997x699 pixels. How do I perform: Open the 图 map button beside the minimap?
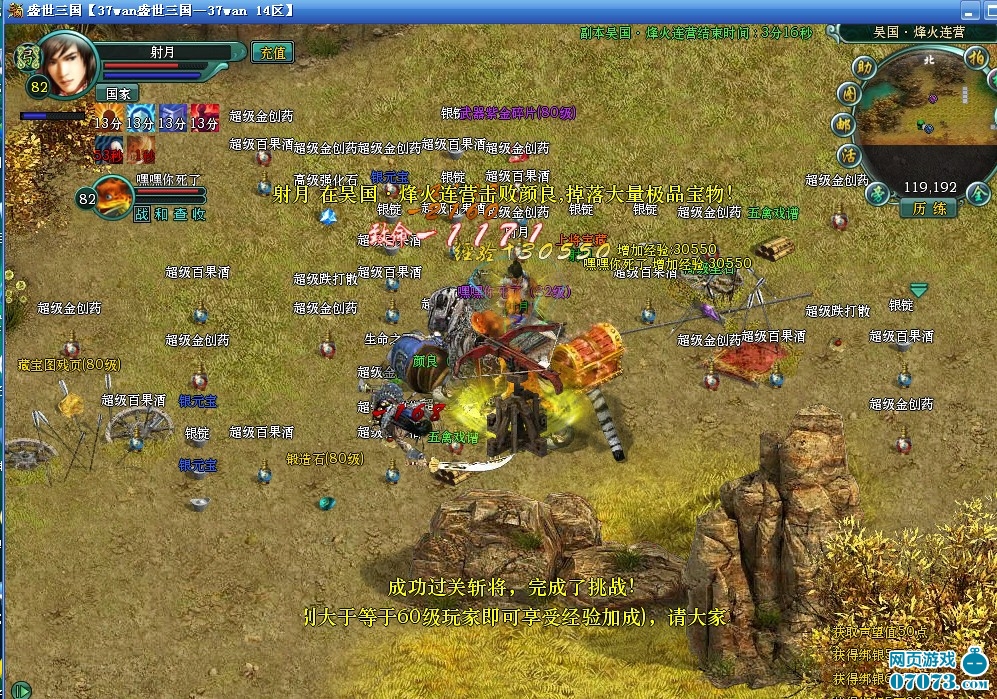coord(849,94)
